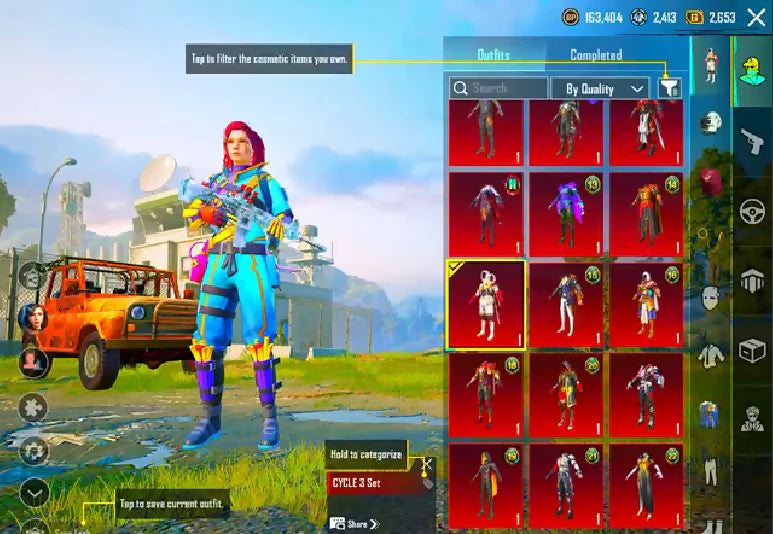
Task: Show the white helmet subcategory
Action: pyautogui.click(x=709, y=123)
